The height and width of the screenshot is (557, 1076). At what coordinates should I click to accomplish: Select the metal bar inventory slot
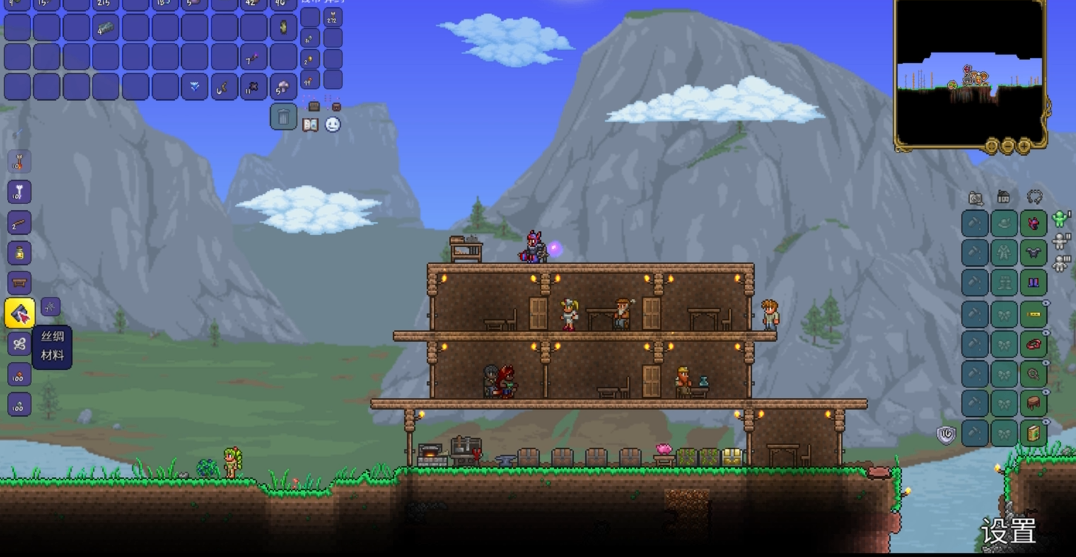click(105, 28)
